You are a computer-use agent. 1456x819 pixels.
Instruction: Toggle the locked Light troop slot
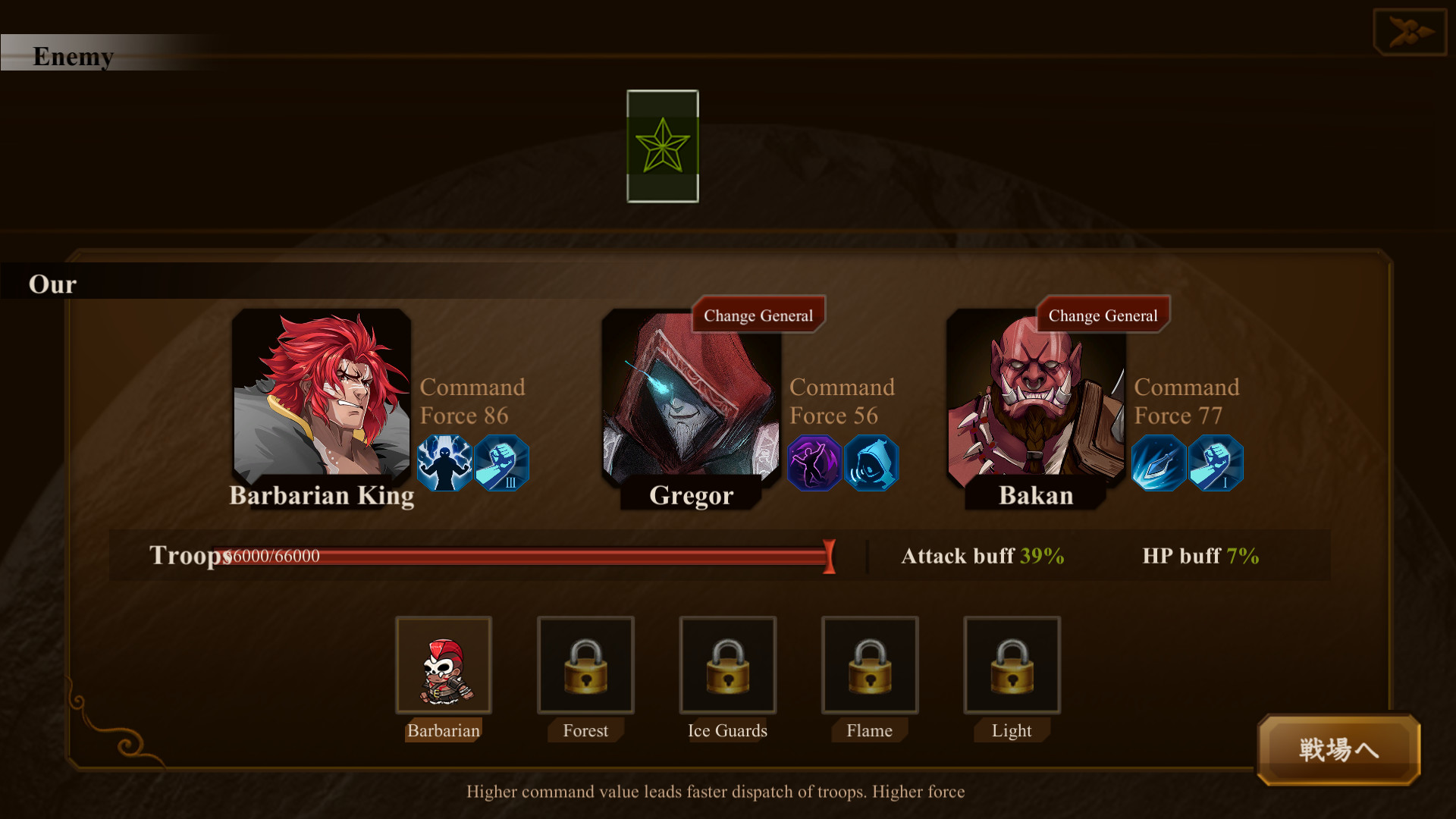(1011, 665)
